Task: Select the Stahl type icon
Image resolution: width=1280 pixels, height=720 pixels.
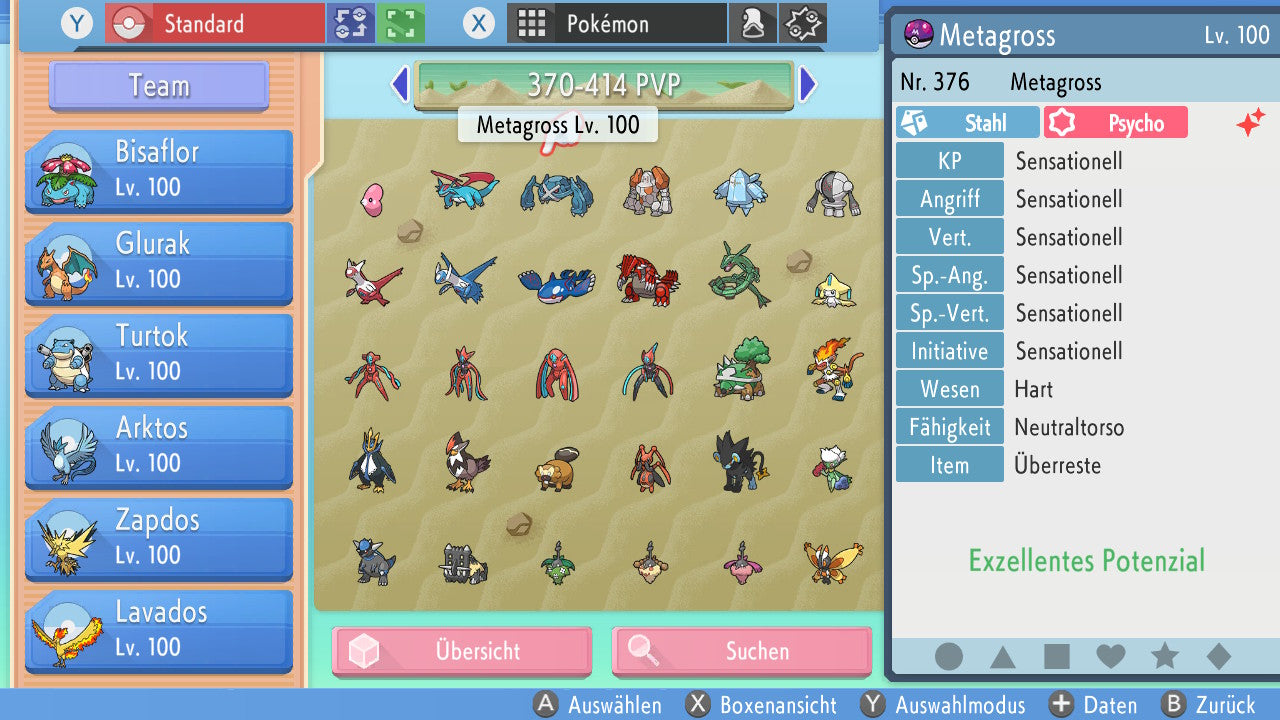Action: tap(967, 122)
